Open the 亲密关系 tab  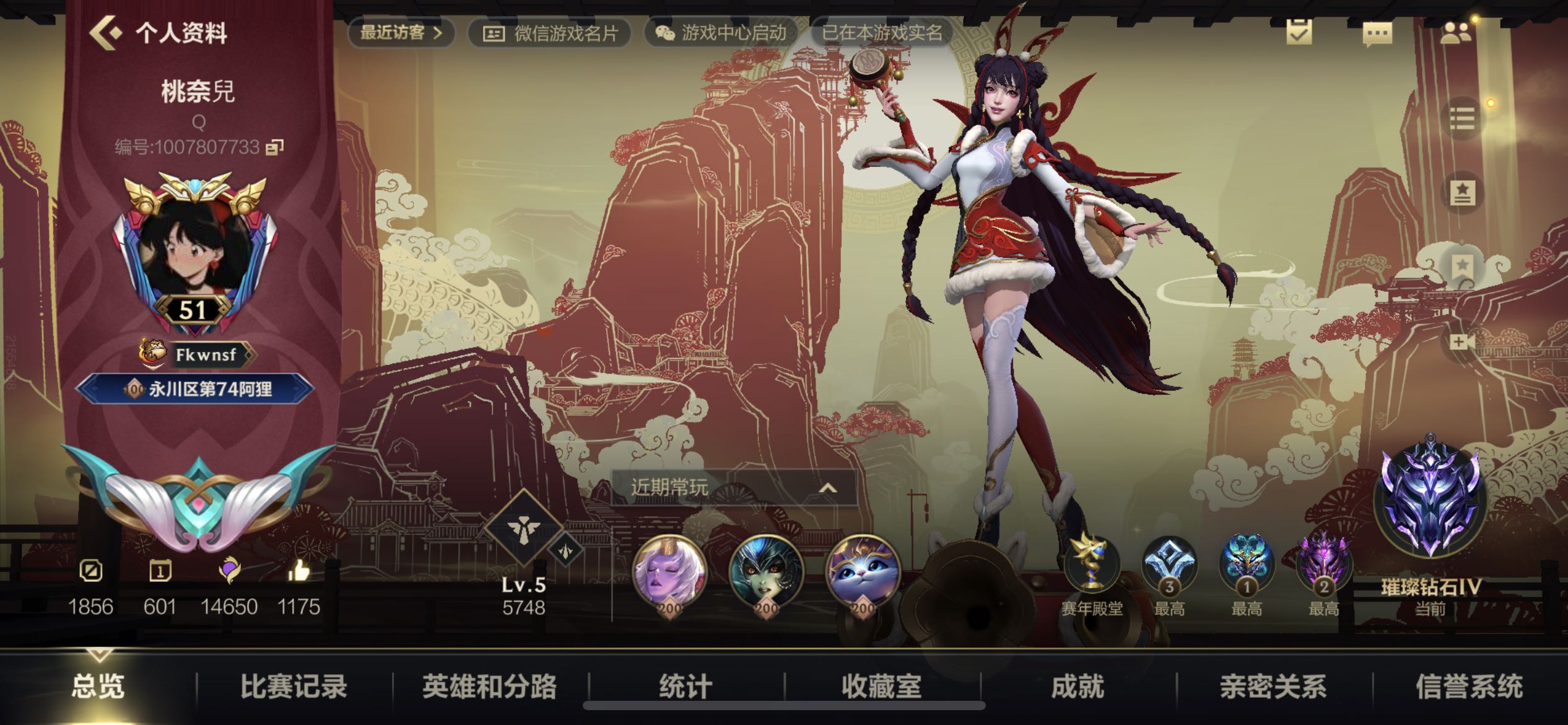[1273, 687]
